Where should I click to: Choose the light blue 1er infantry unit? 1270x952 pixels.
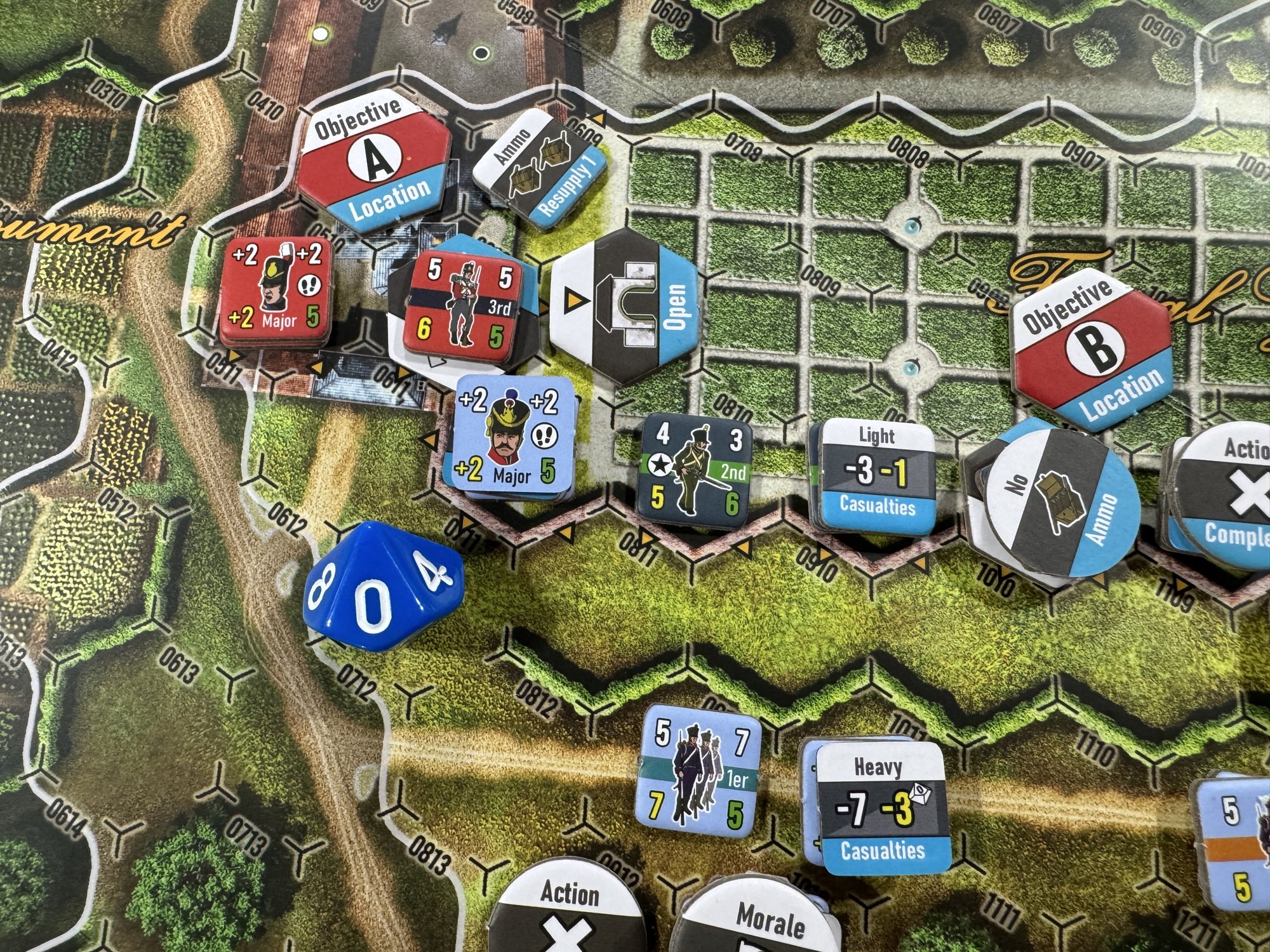[x=698, y=769]
